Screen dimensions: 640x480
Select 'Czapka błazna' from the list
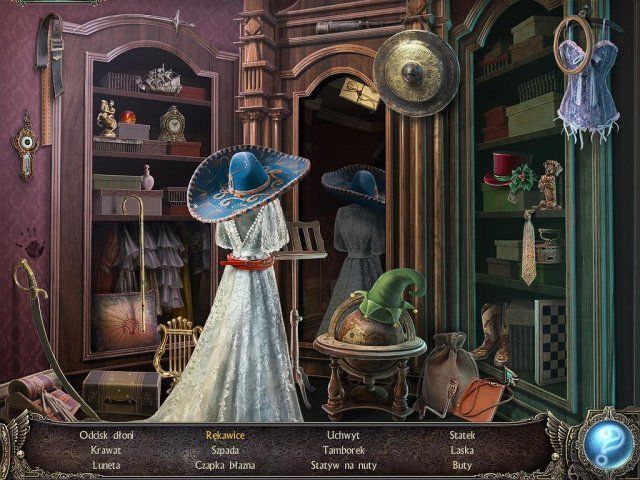click(x=226, y=465)
